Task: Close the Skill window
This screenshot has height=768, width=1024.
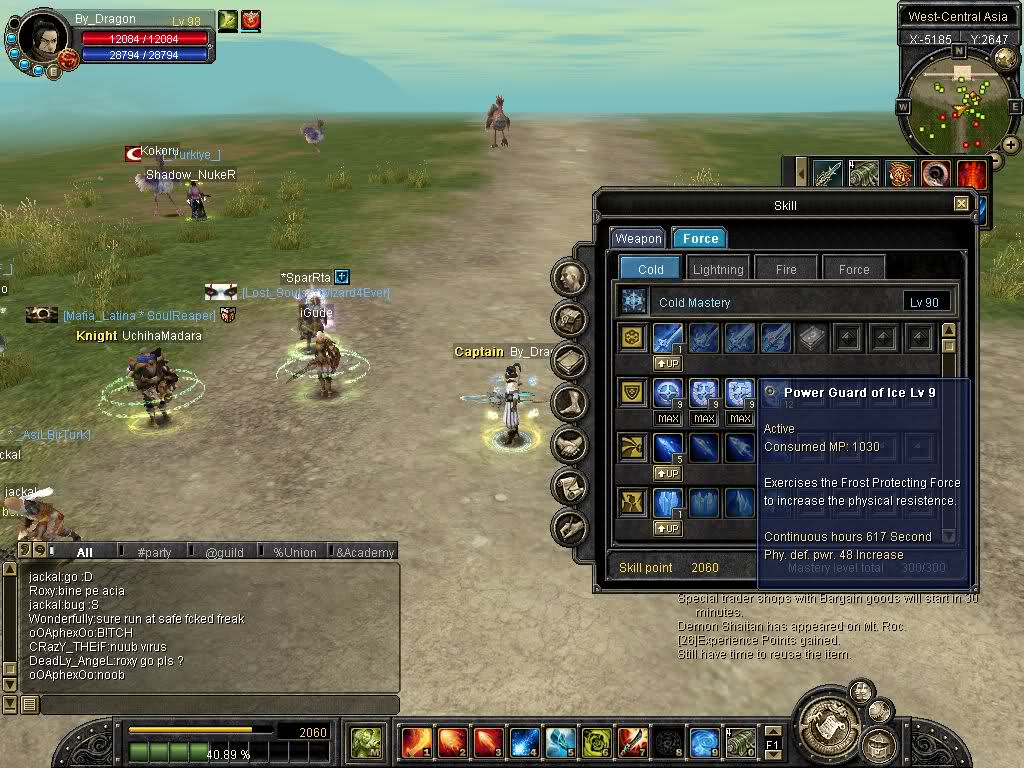Action: (961, 204)
